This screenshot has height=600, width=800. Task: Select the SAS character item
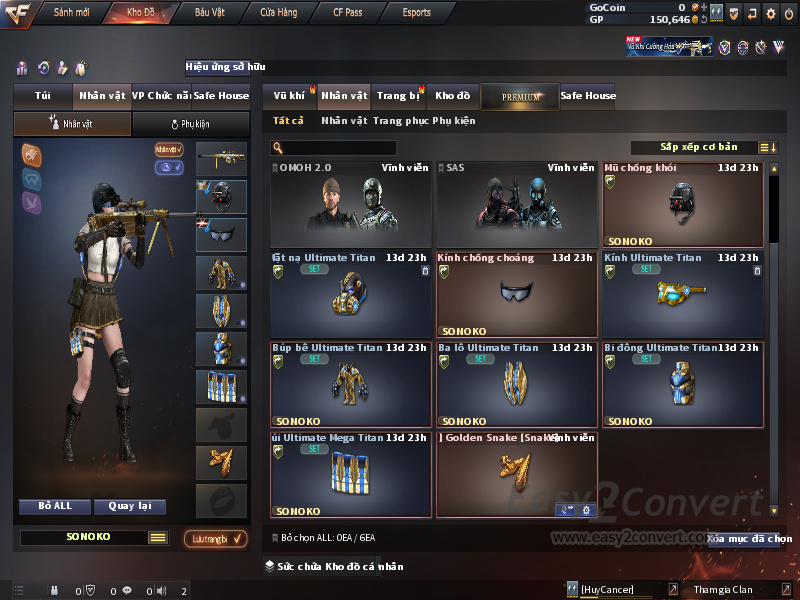pyautogui.click(x=517, y=205)
